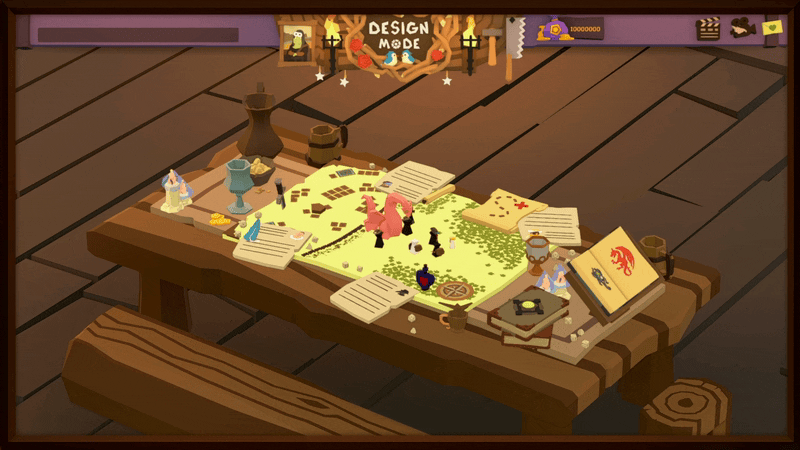Click the empty bar in the top-left panel
800x450 pixels.
pos(138,35)
